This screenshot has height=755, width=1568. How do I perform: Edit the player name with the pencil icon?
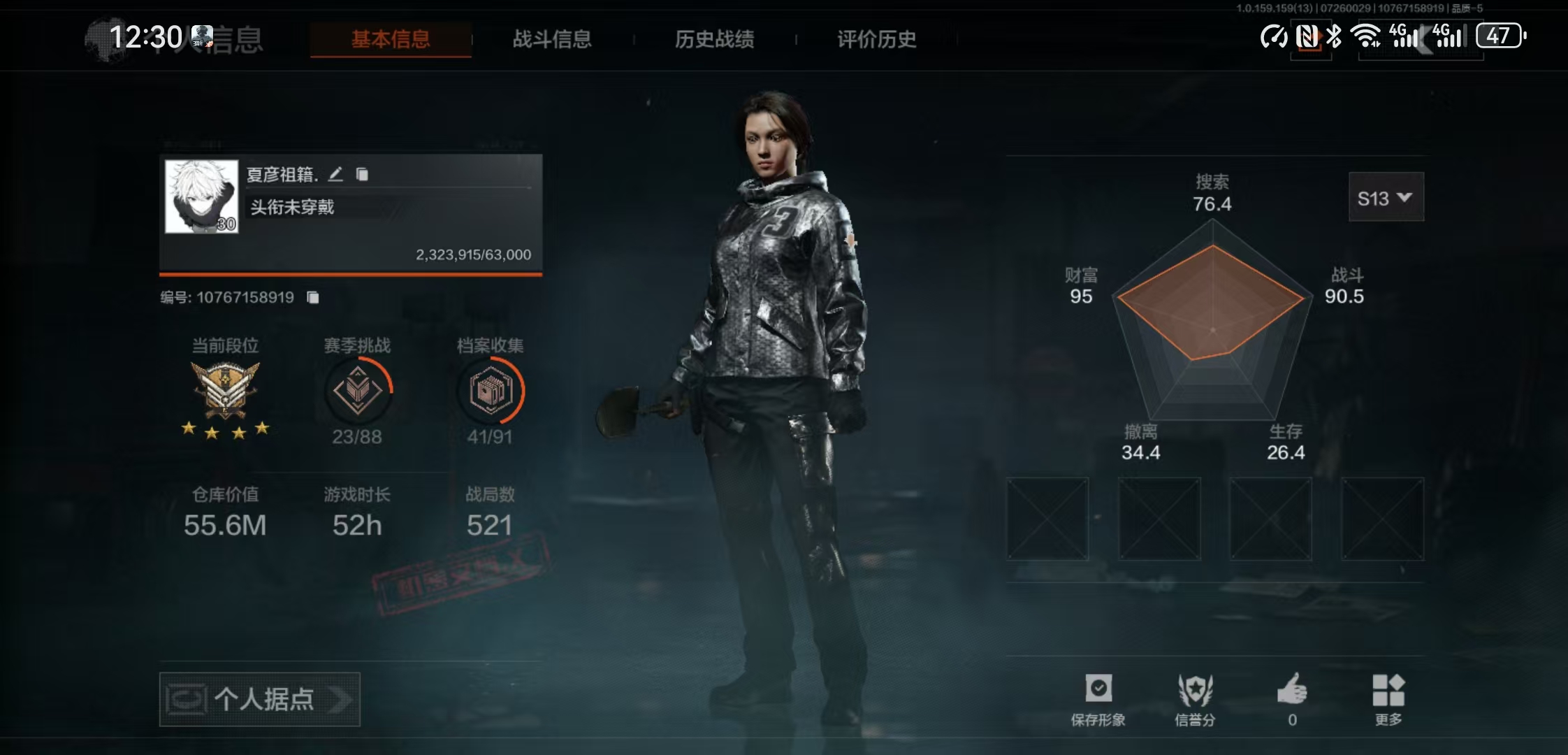(x=336, y=174)
